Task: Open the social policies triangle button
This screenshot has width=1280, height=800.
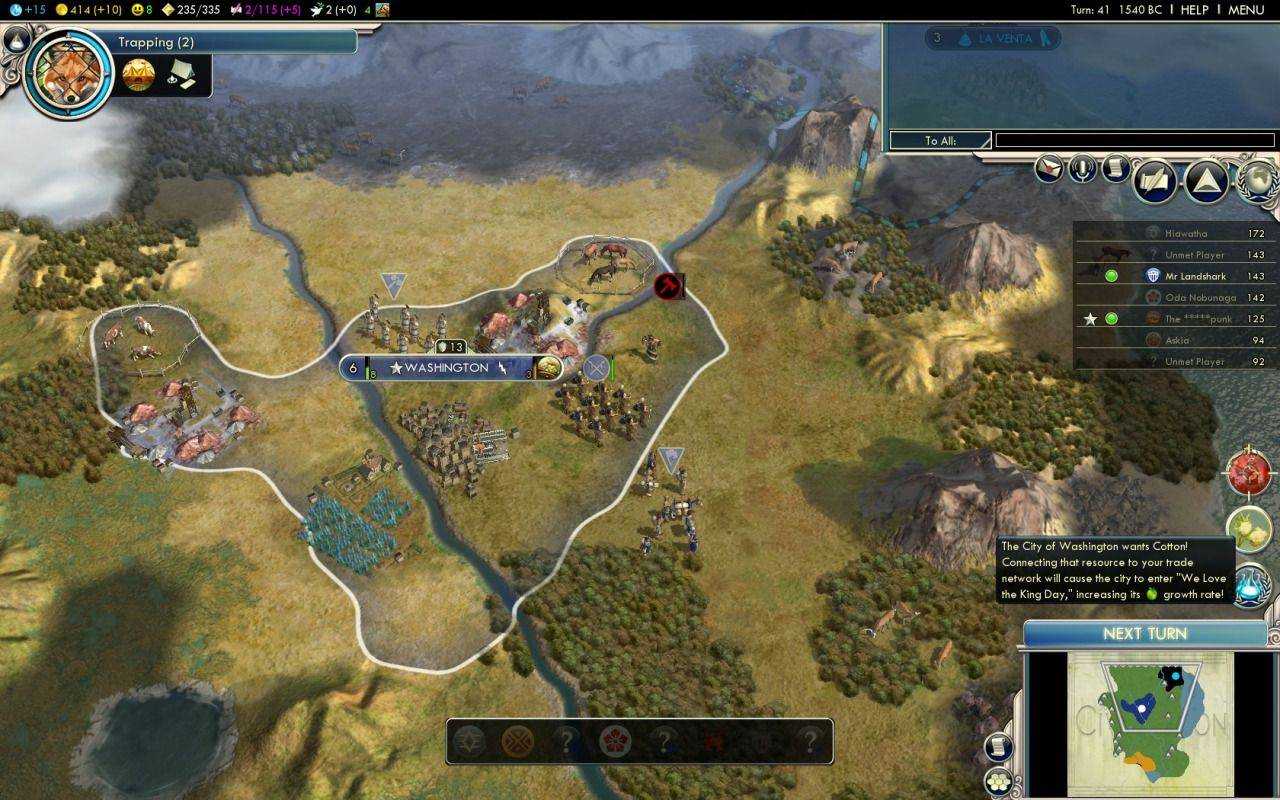Action: coord(1206,182)
